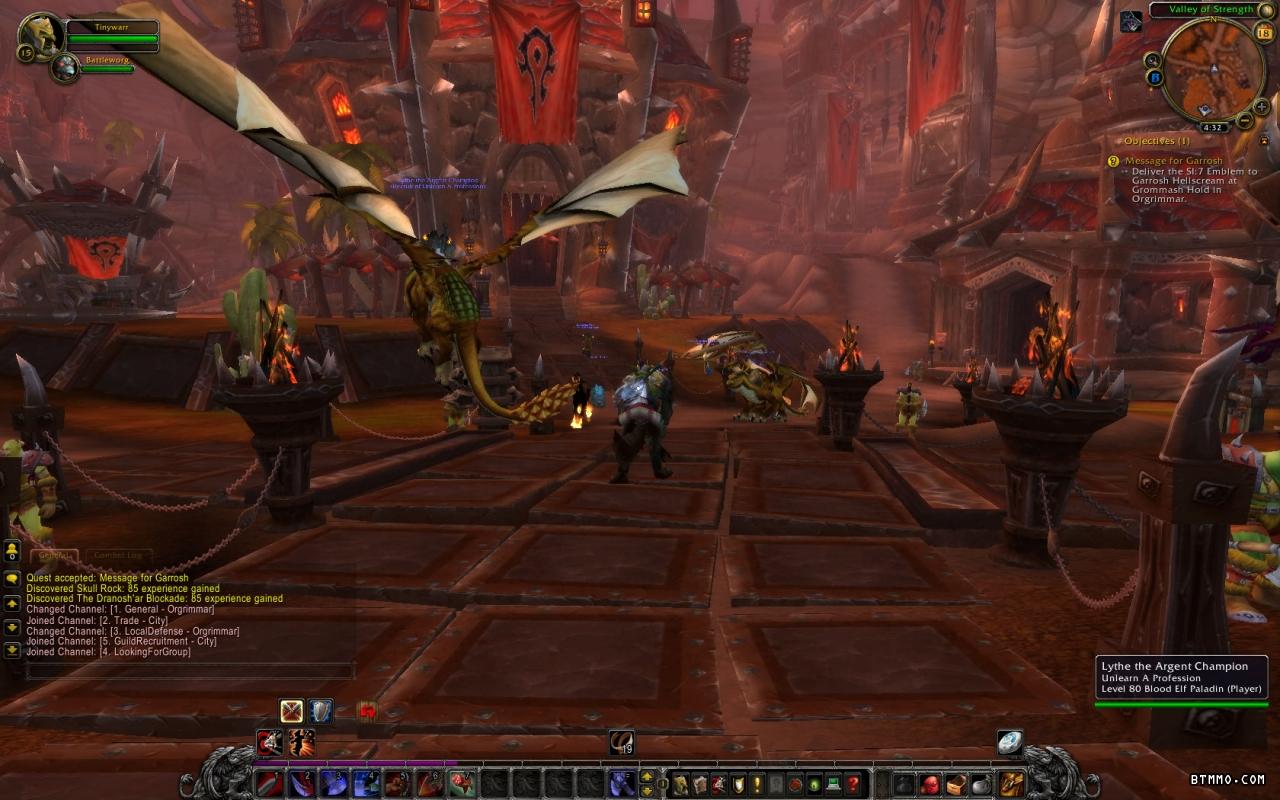Viewport: 1280px width, 800px height.
Task: Collapse the Objectives tracker arrow button
Action: (x=1264, y=141)
